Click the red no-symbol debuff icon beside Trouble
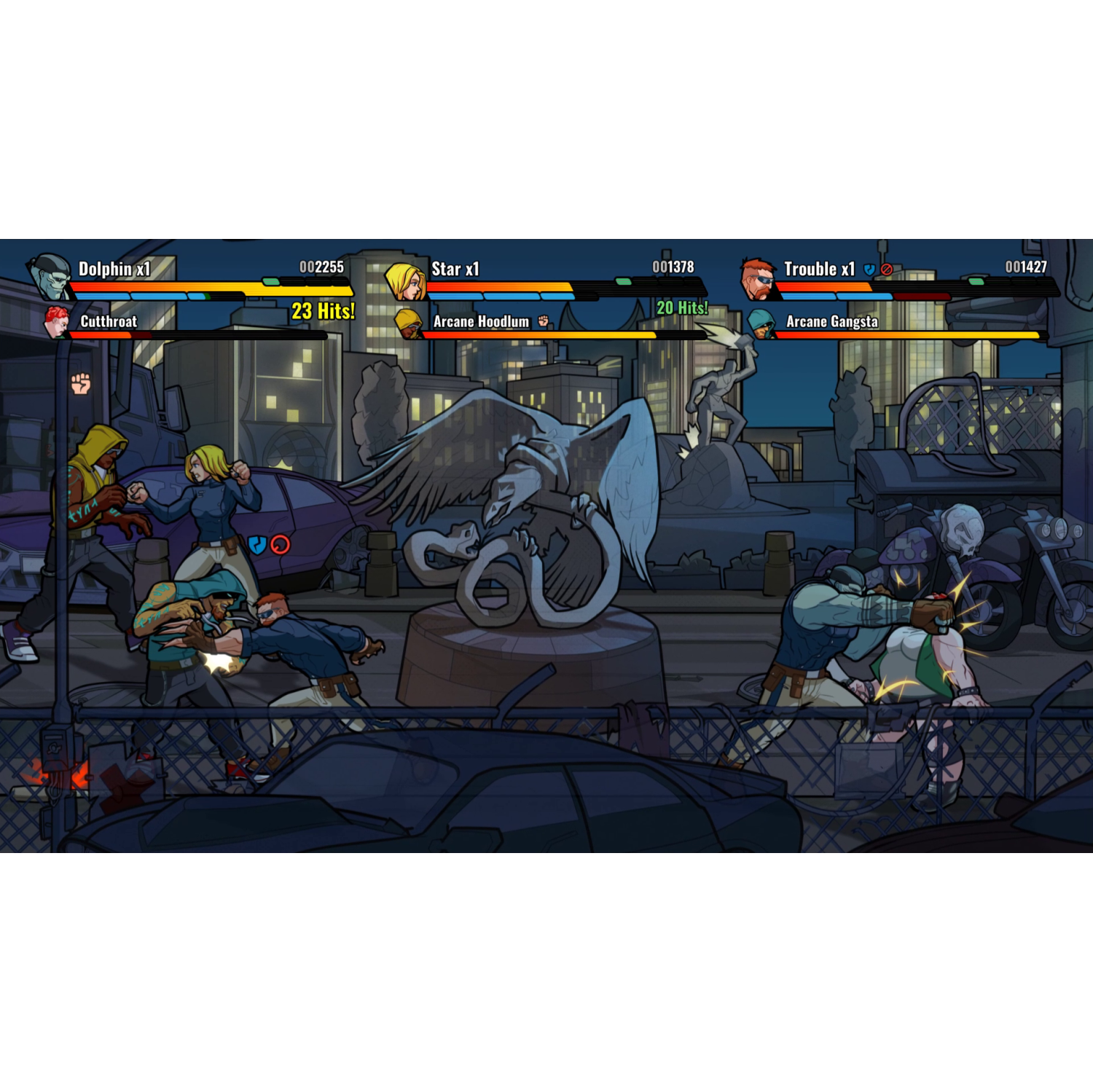 coord(886,268)
